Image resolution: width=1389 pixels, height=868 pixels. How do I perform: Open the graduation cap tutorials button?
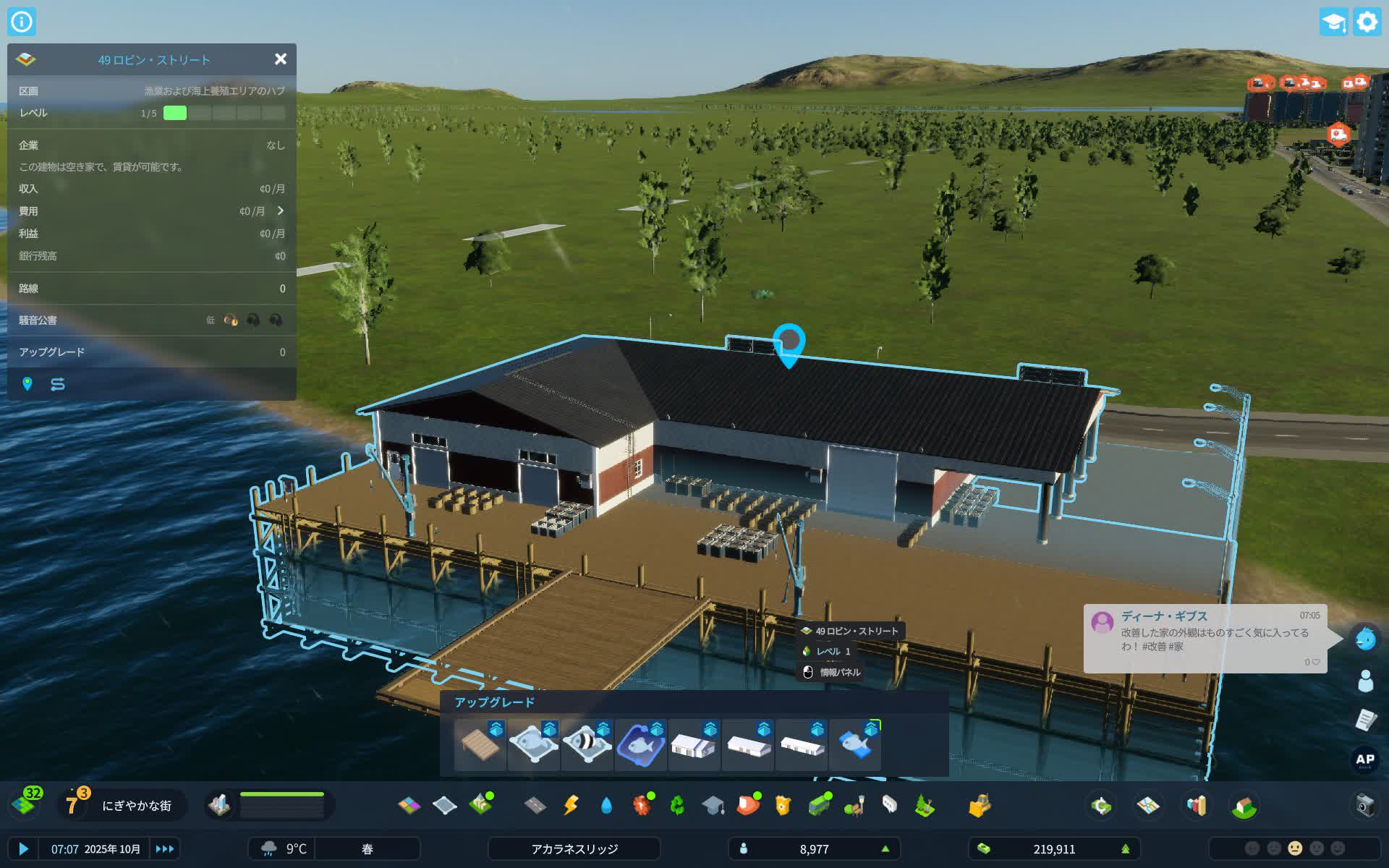(1333, 22)
